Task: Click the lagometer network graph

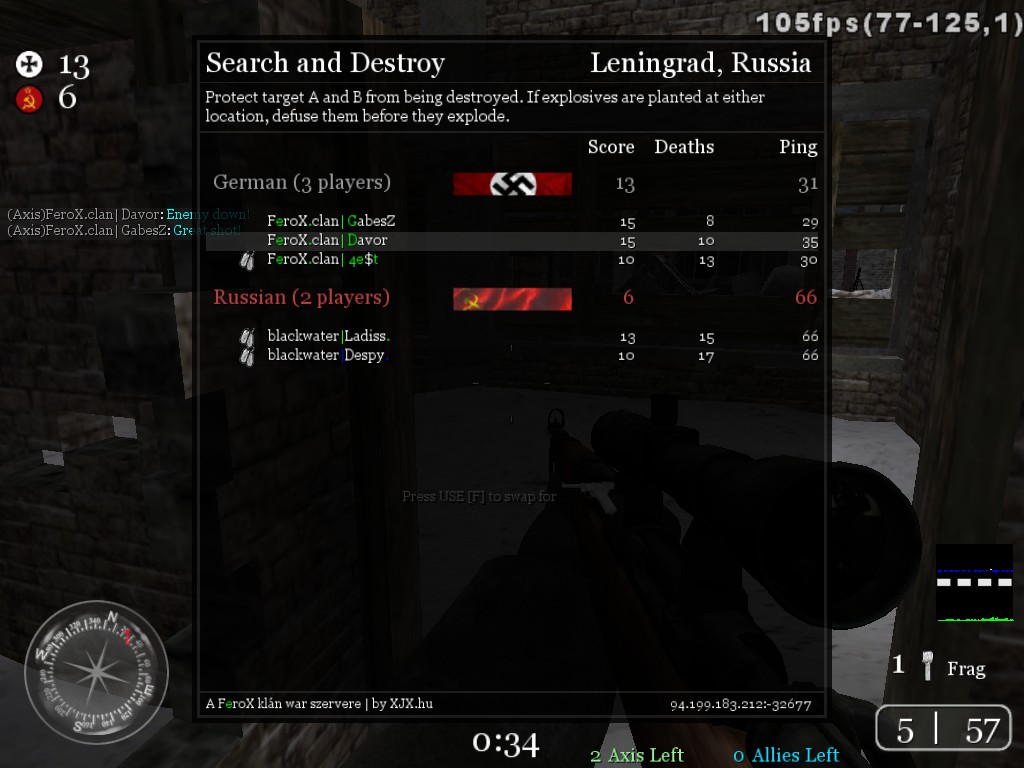Action: [x=974, y=583]
